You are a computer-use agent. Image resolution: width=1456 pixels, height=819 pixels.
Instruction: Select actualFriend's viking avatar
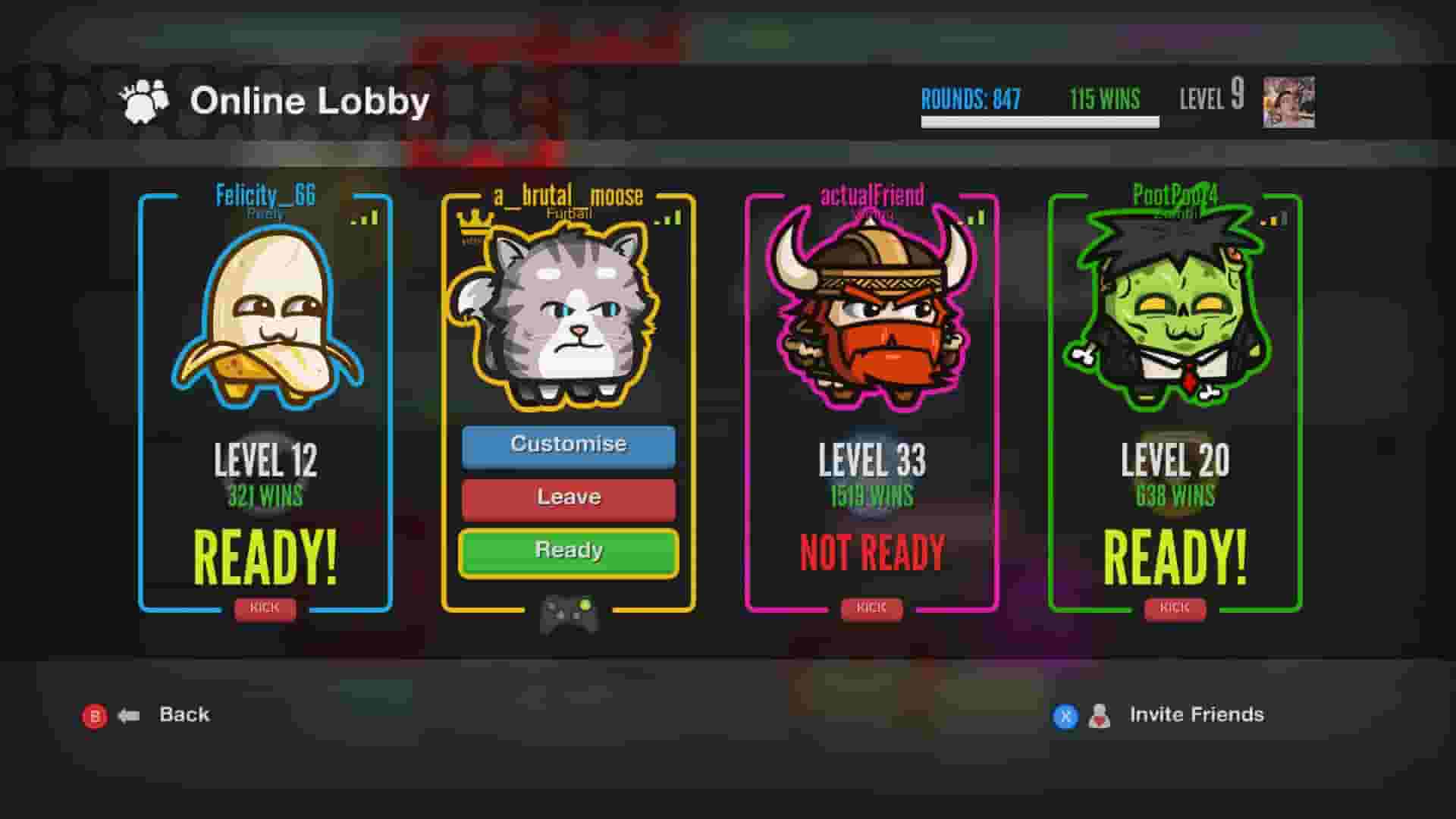(x=871, y=311)
